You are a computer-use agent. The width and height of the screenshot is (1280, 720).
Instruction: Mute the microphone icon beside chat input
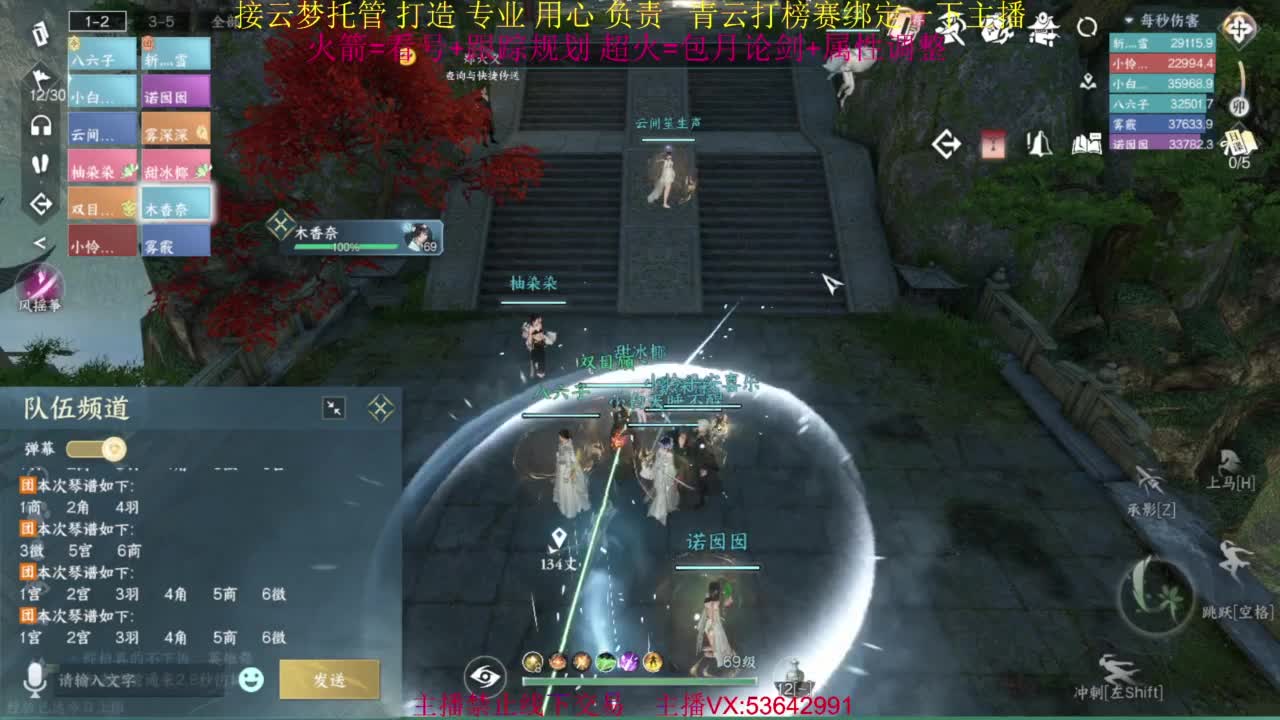34,682
